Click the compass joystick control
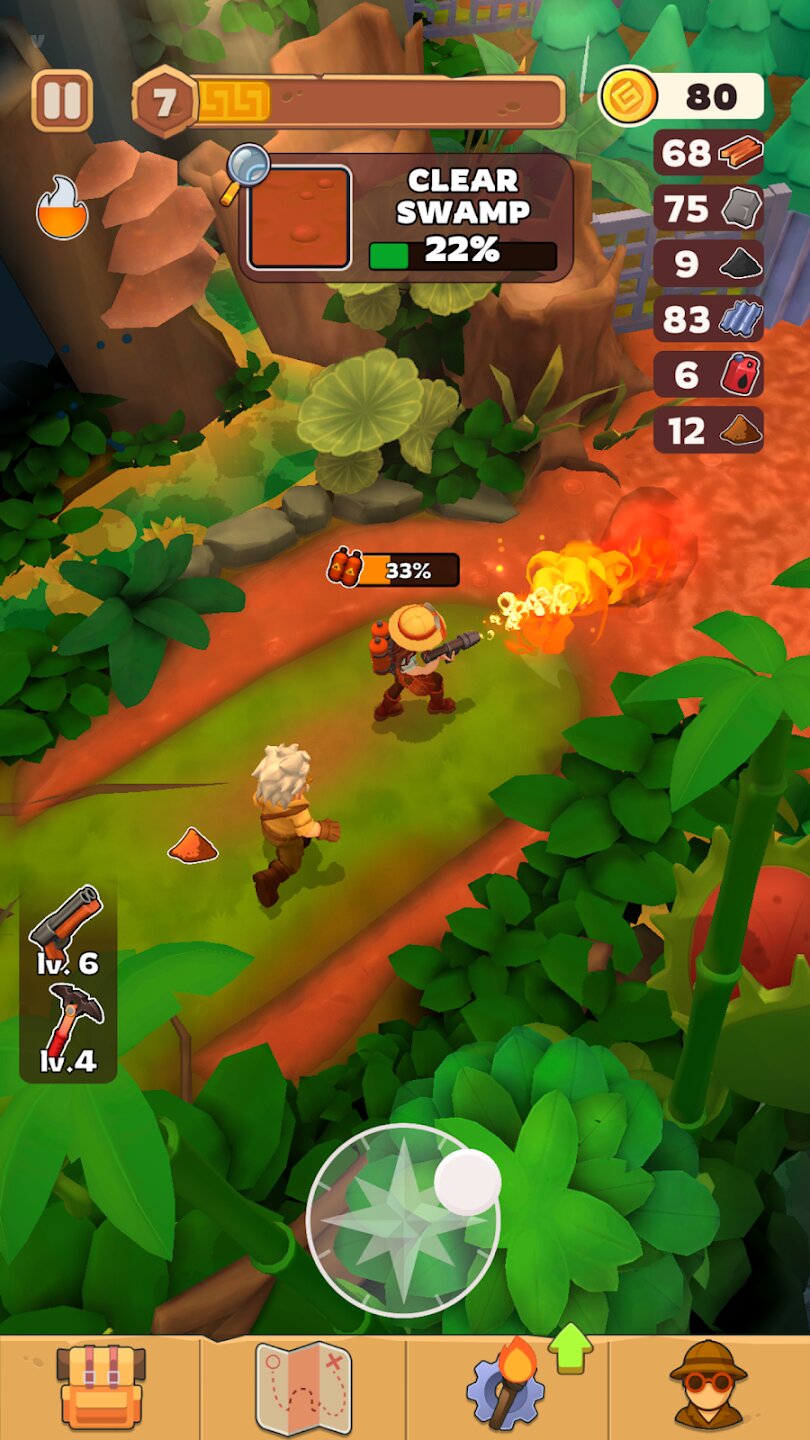The height and width of the screenshot is (1440, 810). (403, 1220)
